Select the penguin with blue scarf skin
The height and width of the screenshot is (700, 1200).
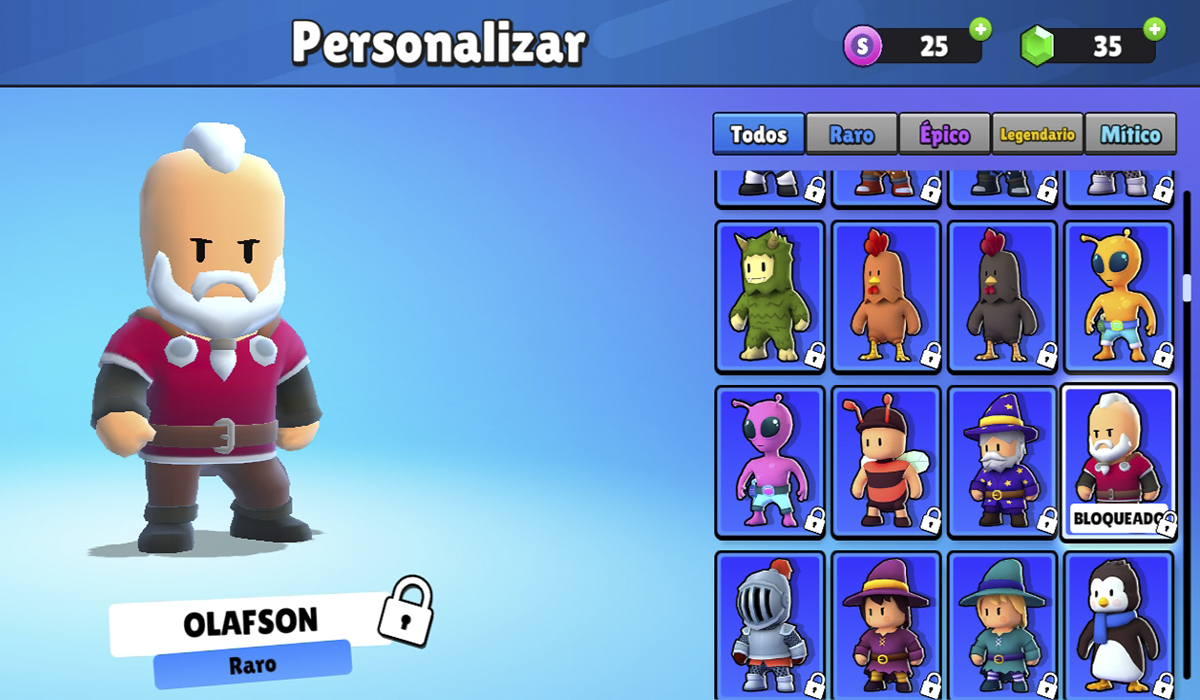1118,625
